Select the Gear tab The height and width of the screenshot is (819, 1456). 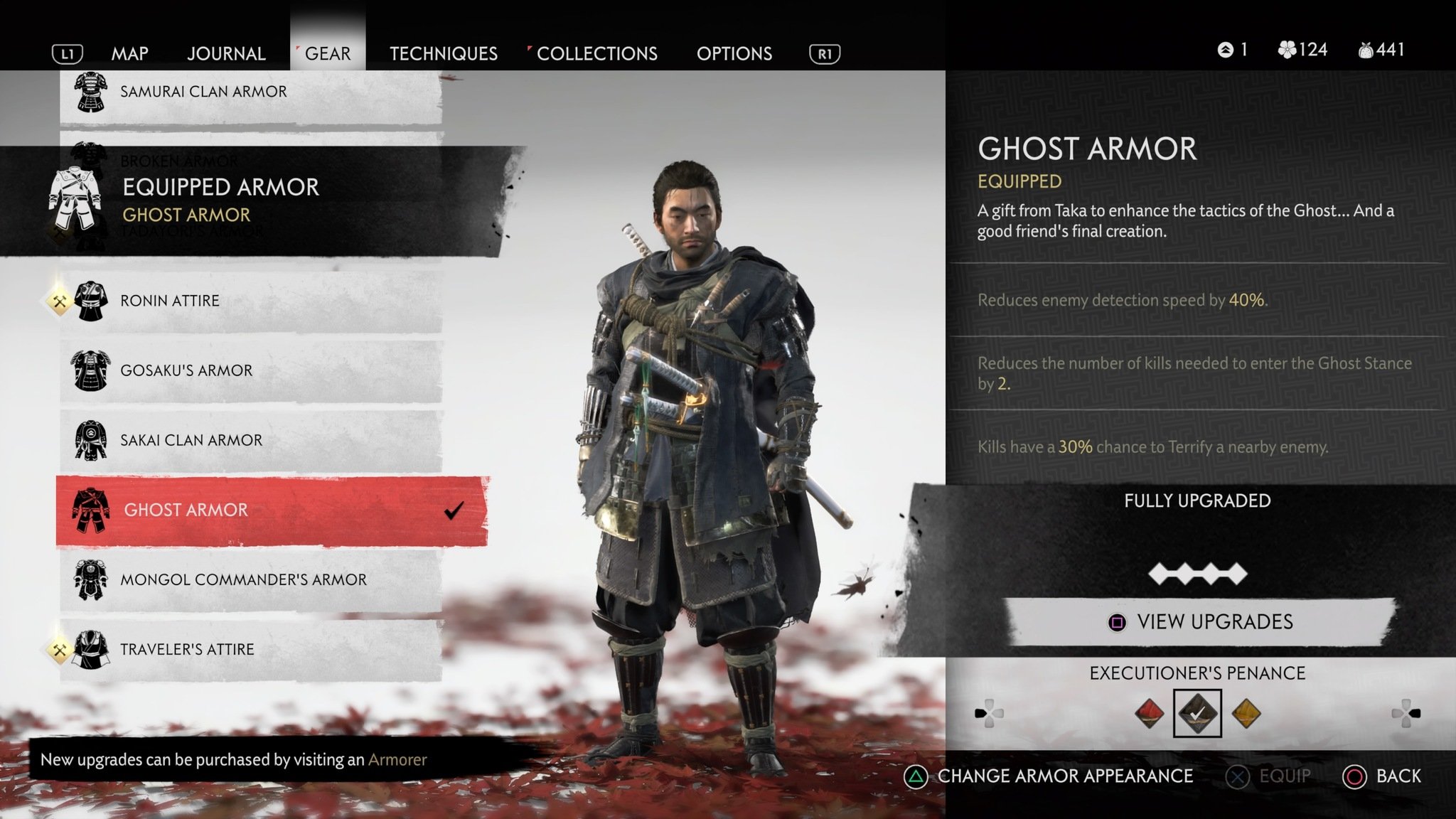pyautogui.click(x=328, y=53)
